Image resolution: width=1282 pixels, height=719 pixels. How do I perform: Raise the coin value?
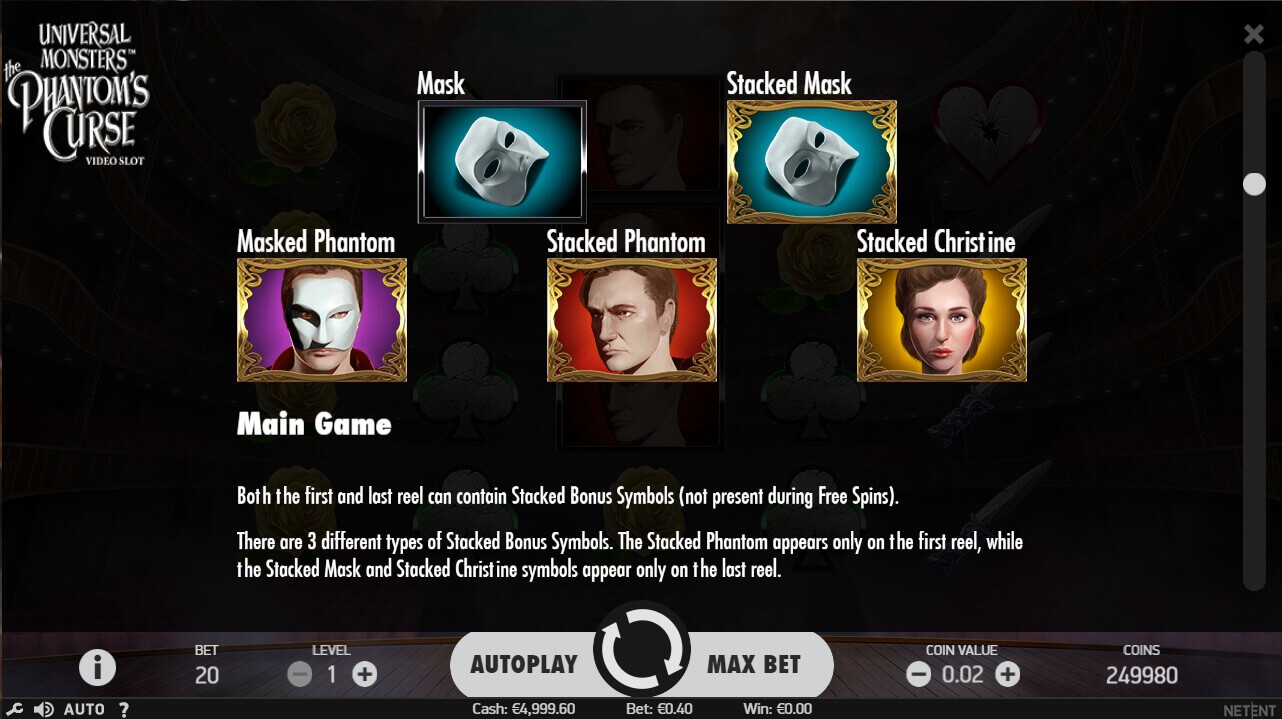coord(1008,674)
